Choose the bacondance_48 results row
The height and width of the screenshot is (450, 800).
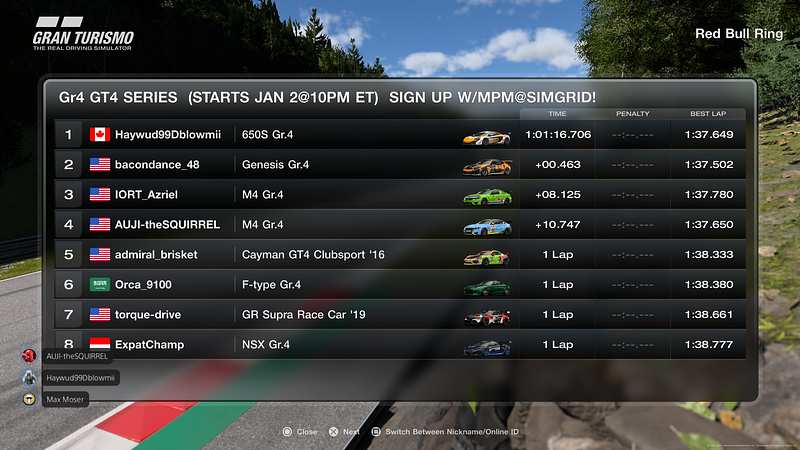click(x=400, y=165)
